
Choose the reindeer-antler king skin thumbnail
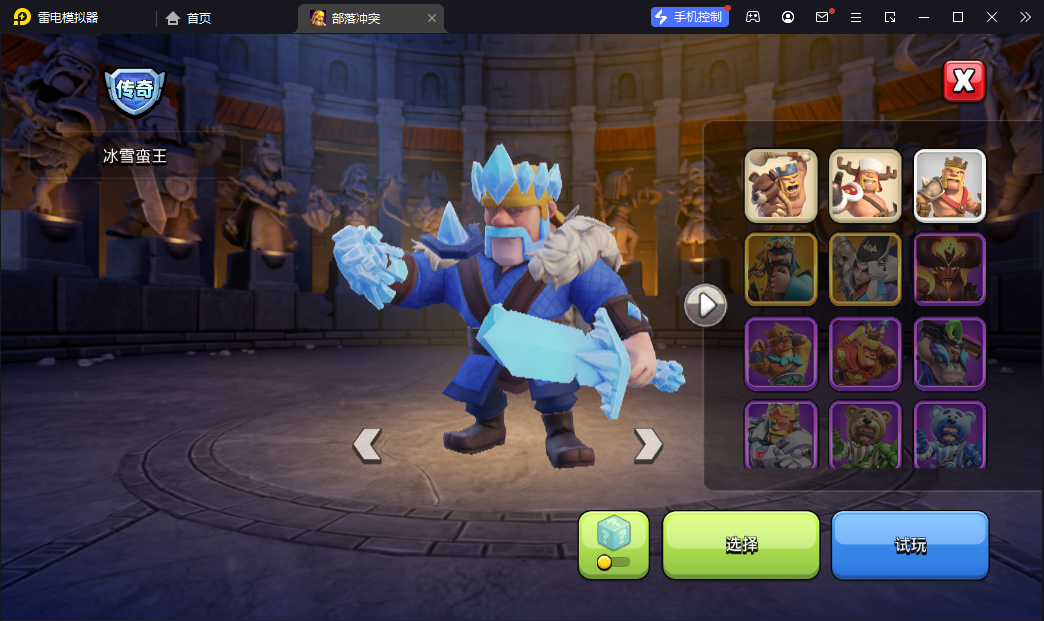click(x=865, y=185)
